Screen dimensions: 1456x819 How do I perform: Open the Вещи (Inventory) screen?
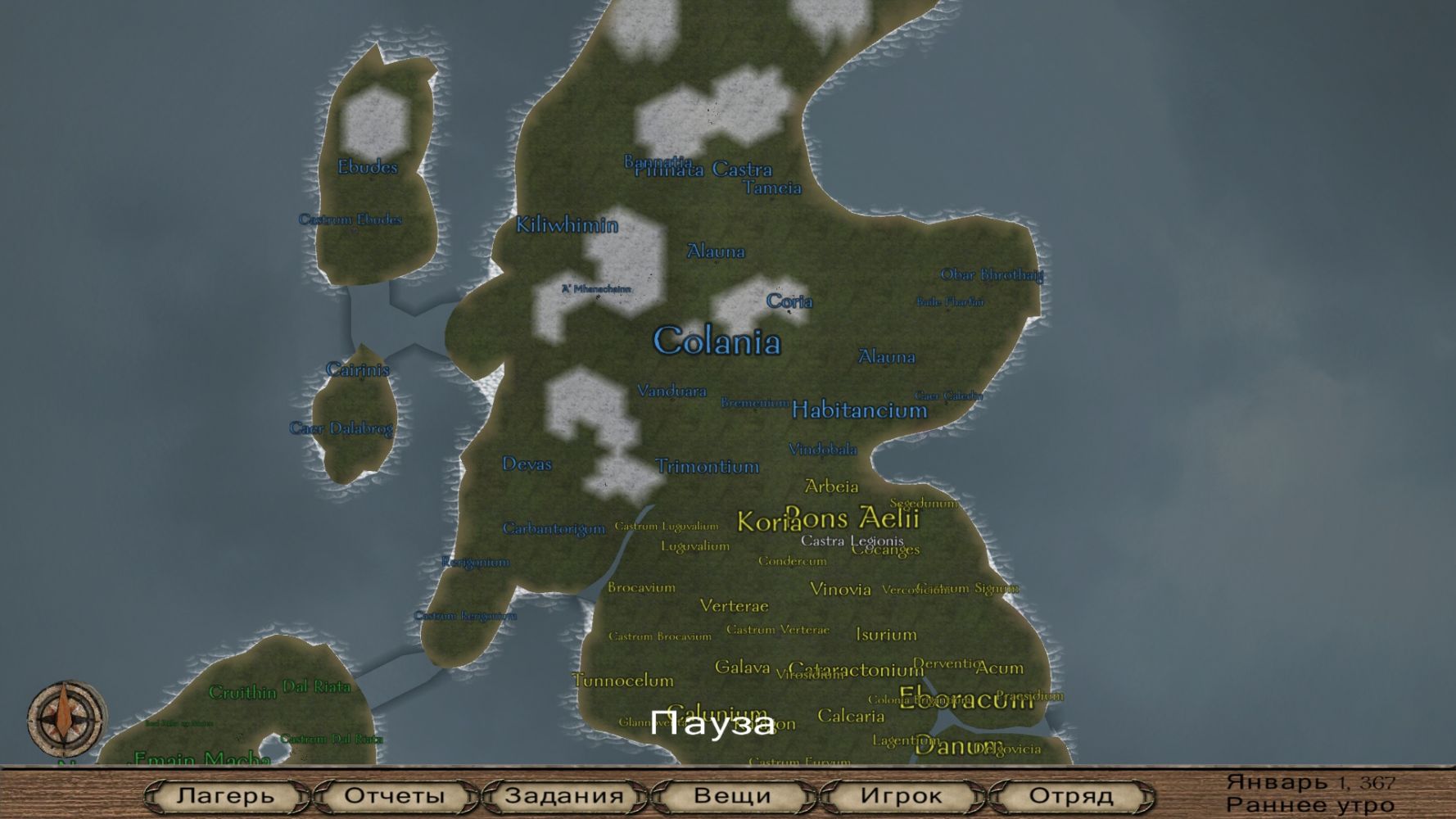pos(733,795)
